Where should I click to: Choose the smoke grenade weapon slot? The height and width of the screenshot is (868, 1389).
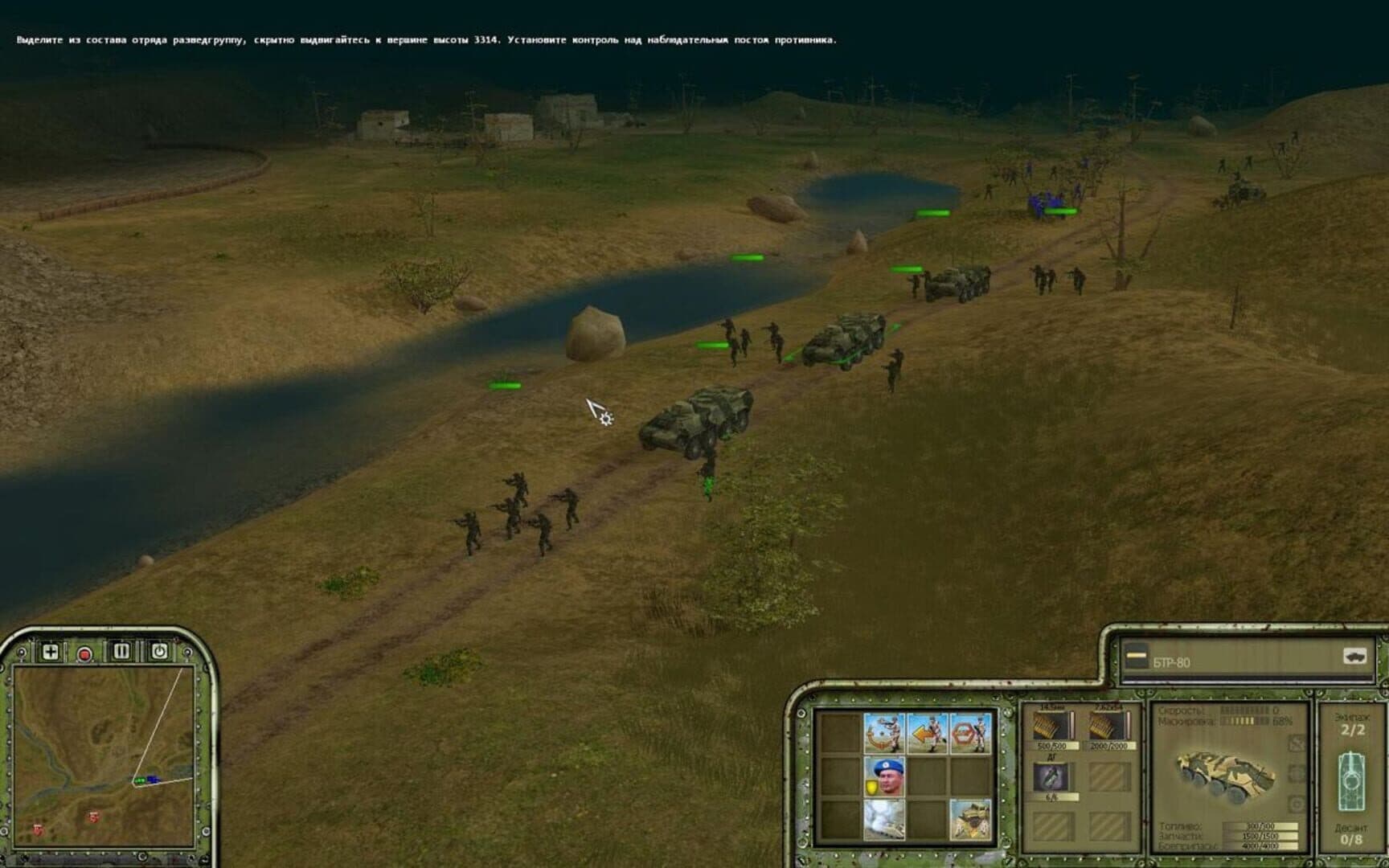tap(1052, 777)
